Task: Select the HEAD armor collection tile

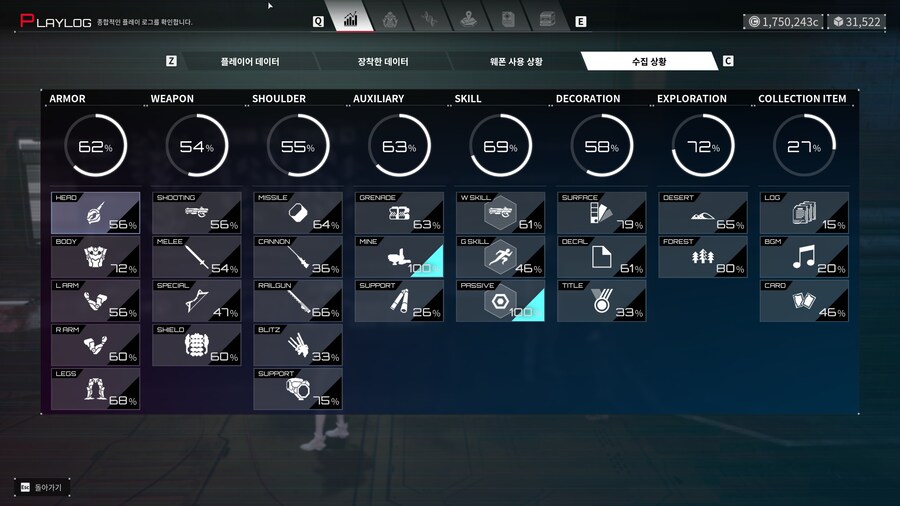Action: point(95,213)
